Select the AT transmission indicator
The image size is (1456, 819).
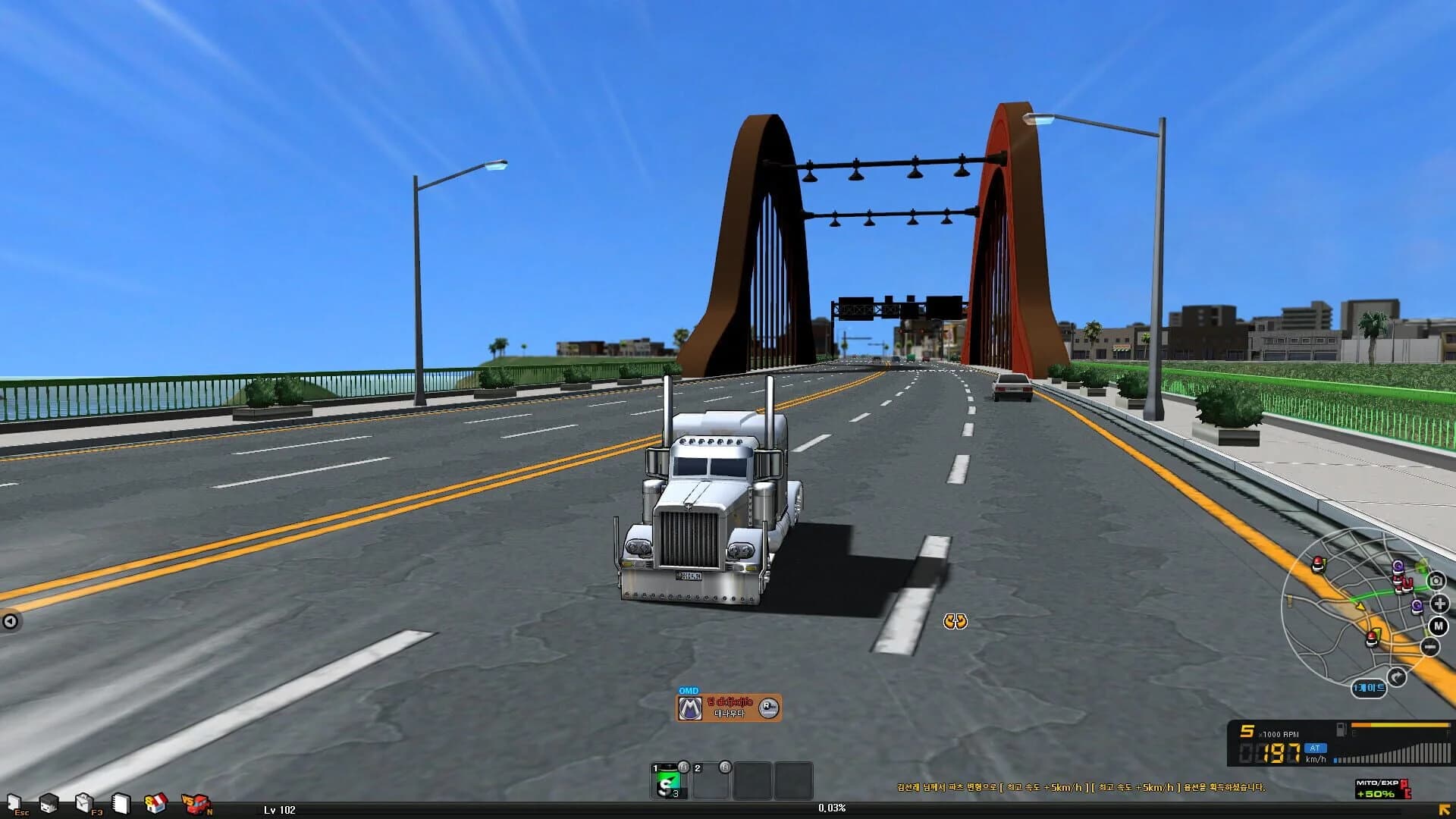coord(1314,748)
